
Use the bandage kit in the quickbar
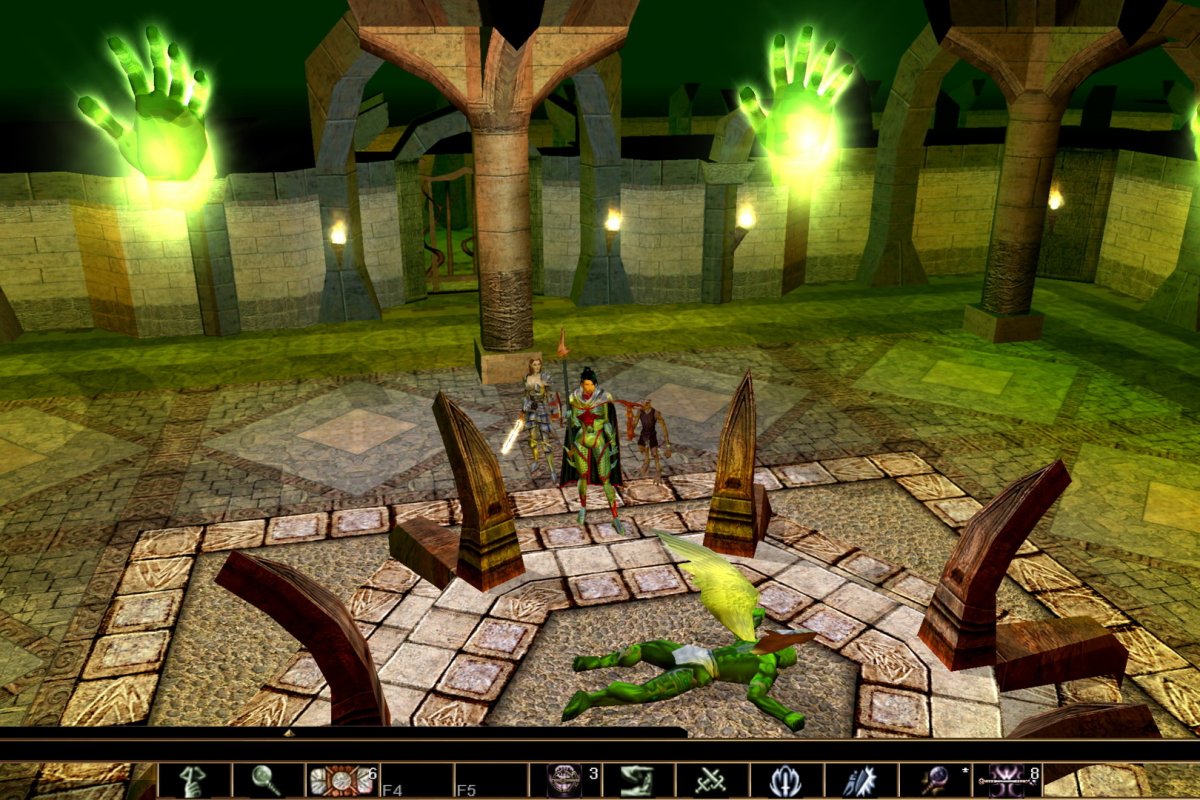tap(342, 780)
